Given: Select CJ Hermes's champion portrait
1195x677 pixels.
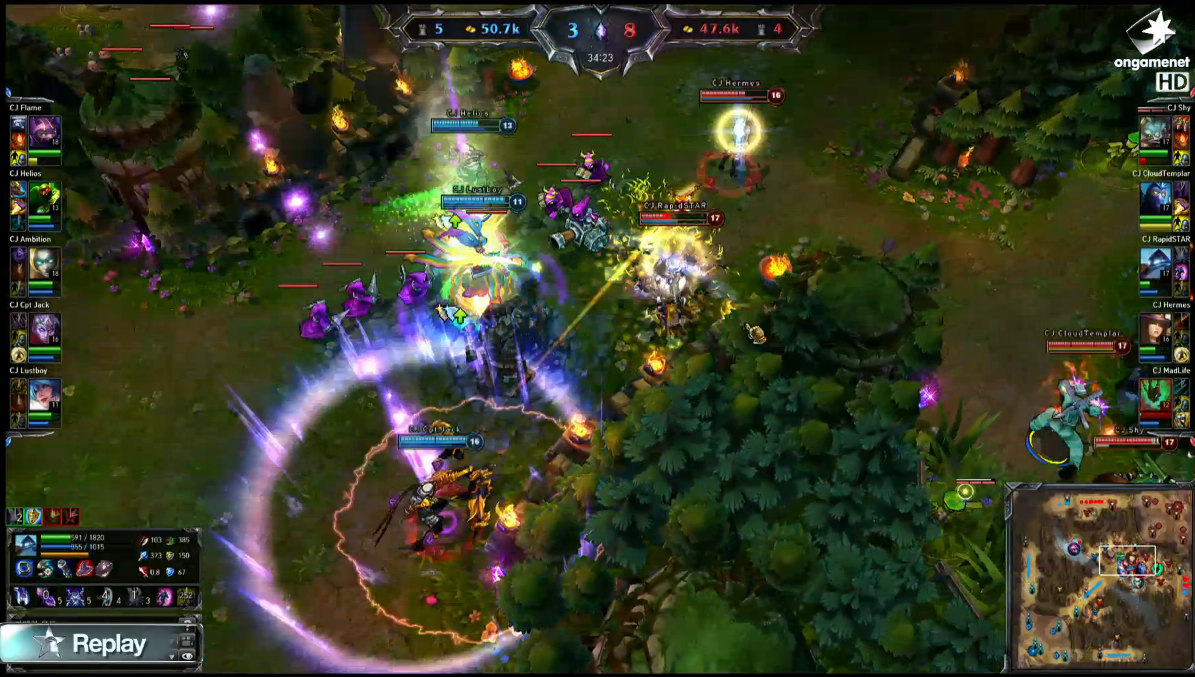Looking at the screenshot, I should pyautogui.click(x=1155, y=330).
